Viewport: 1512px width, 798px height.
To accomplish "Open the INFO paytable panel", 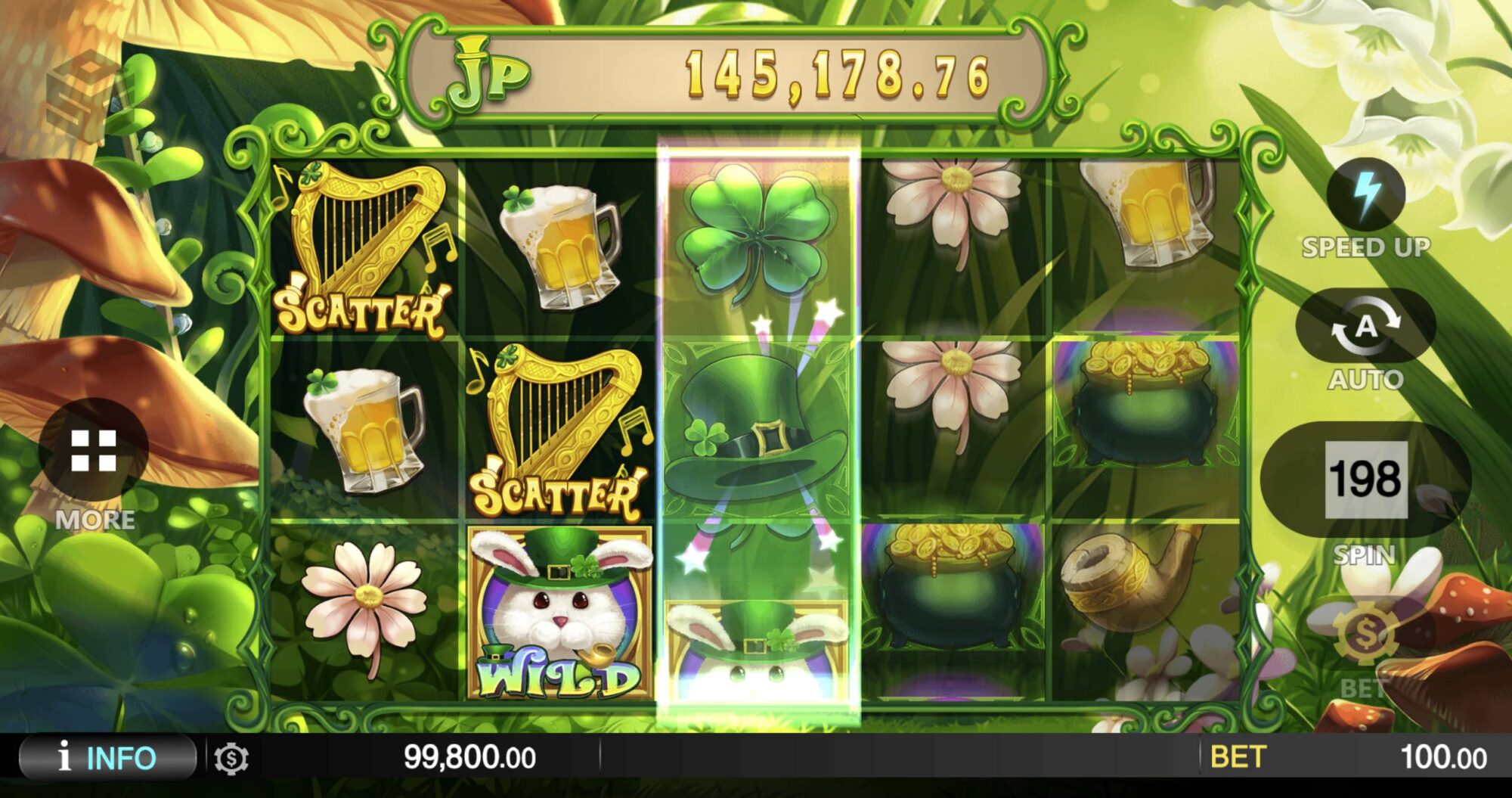I will coord(107,757).
